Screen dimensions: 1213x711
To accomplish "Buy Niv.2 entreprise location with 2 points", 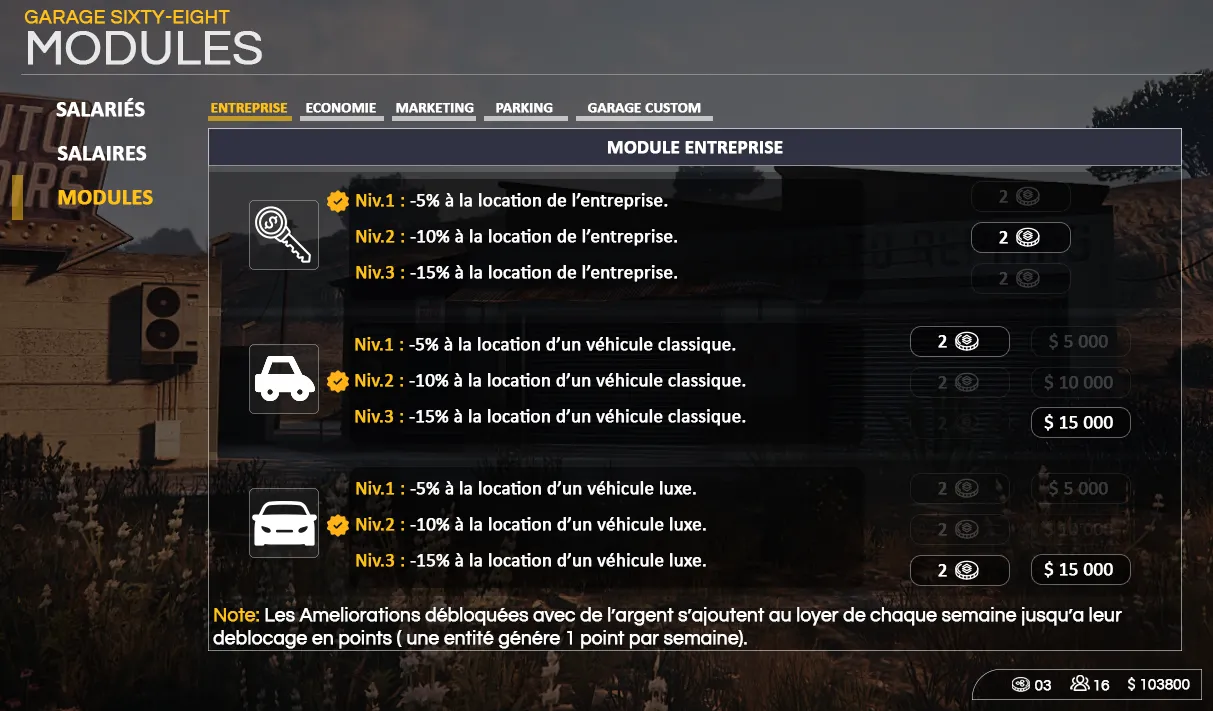I will [x=1020, y=238].
